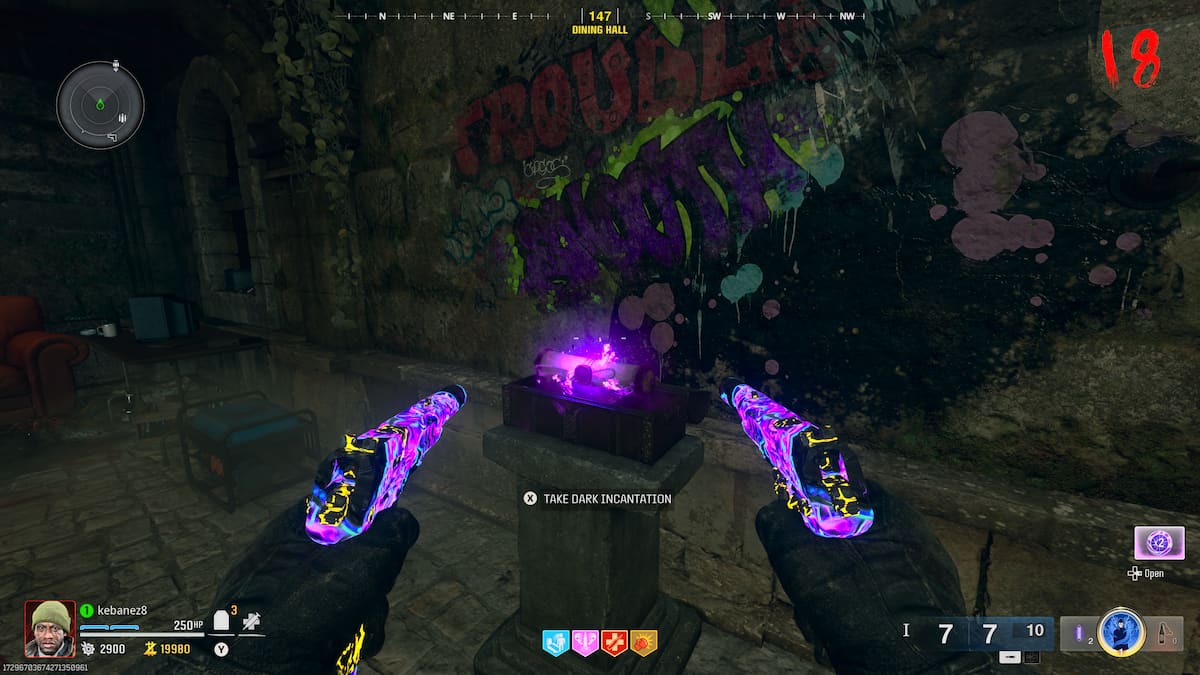1200x675 pixels.
Task: Select the kebanez8 operator portrait
Action: click(50, 628)
